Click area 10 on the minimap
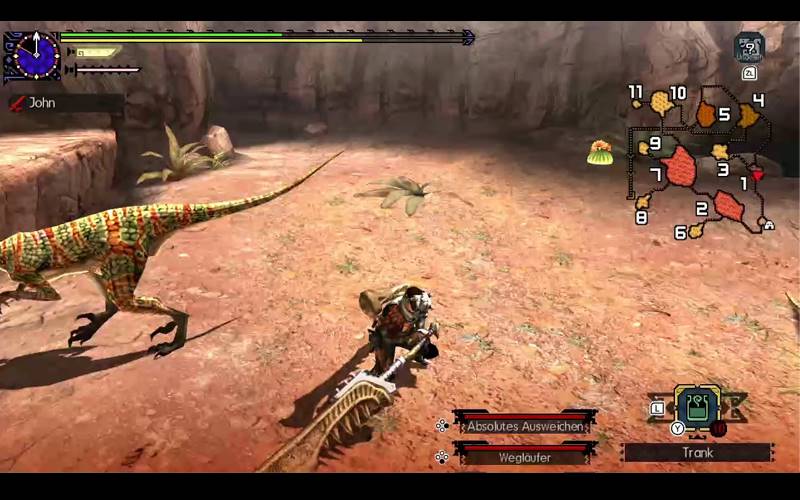 [x=659, y=102]
